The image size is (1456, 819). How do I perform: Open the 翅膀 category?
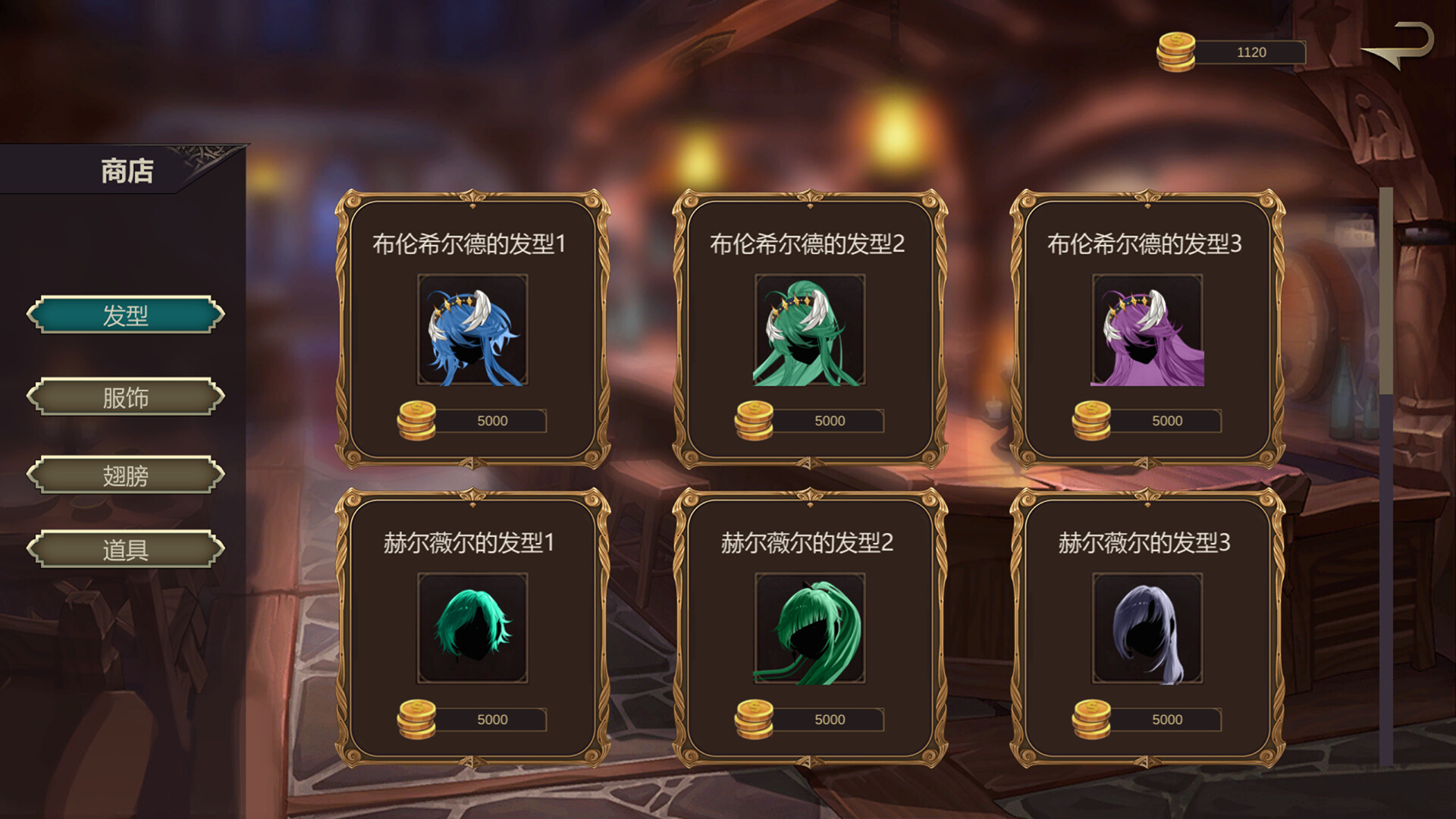click(125, 475)
